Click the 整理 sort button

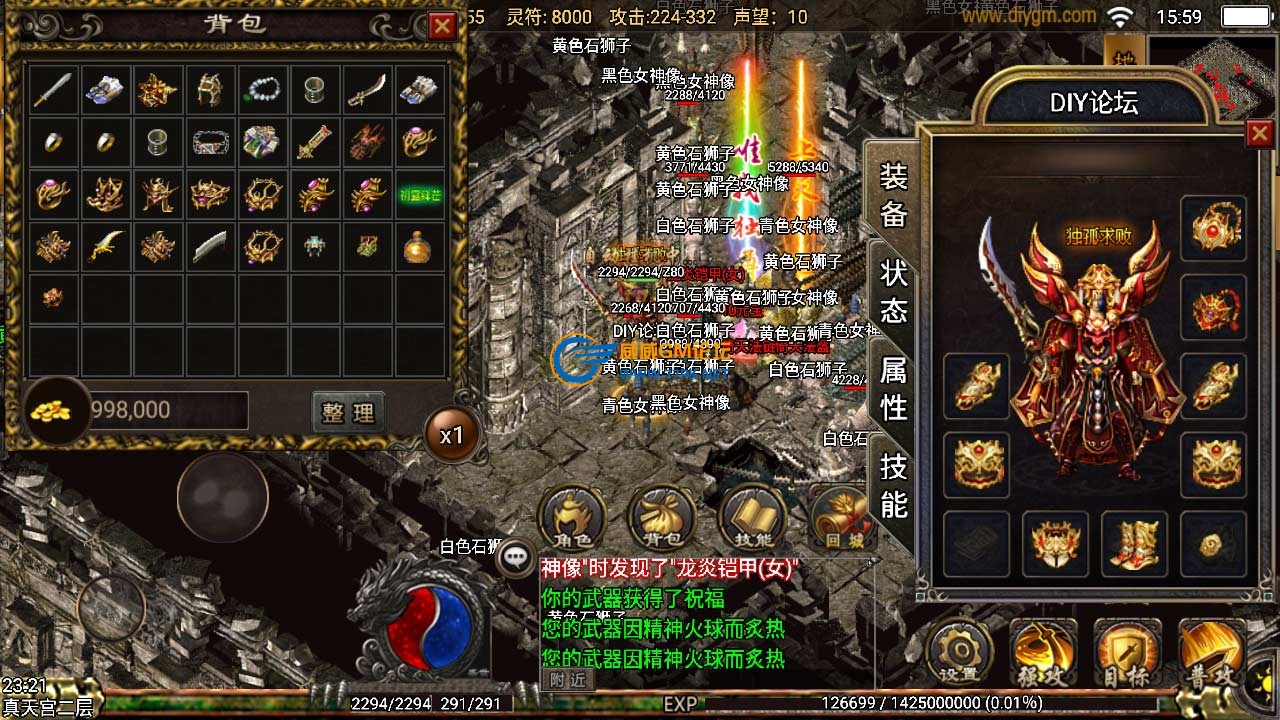(348, 411)
